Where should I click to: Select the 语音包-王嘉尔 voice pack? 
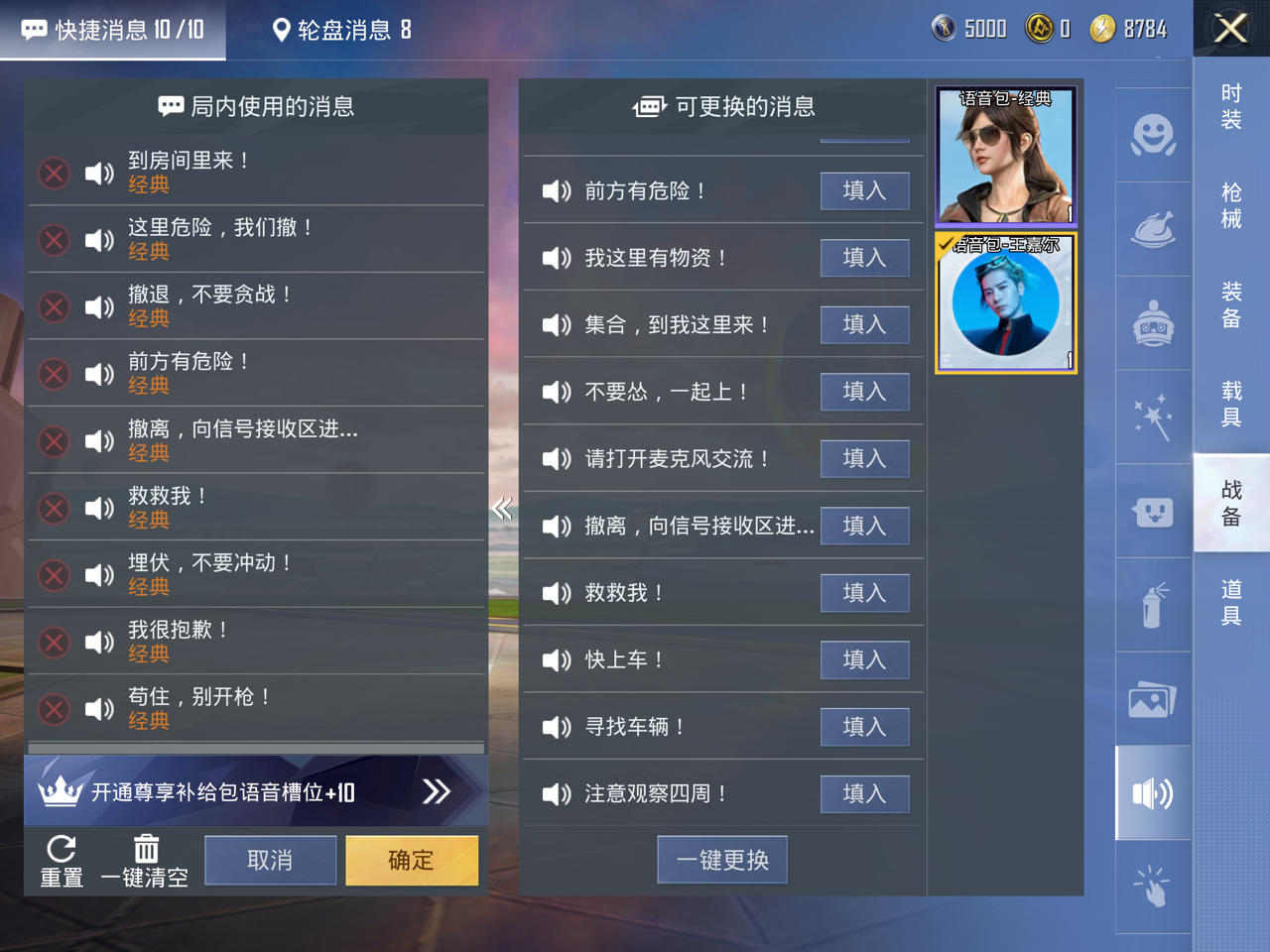[1005, 304]
